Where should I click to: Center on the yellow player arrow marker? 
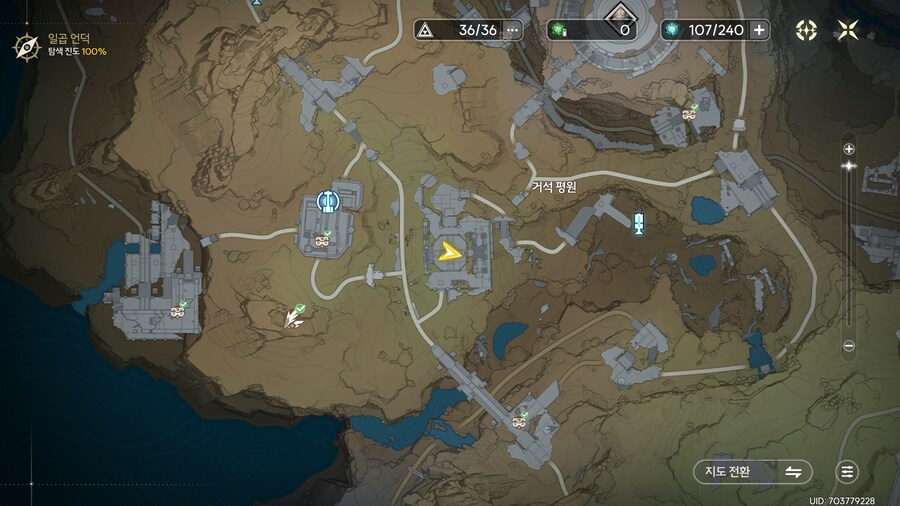(x=451, y=251)
